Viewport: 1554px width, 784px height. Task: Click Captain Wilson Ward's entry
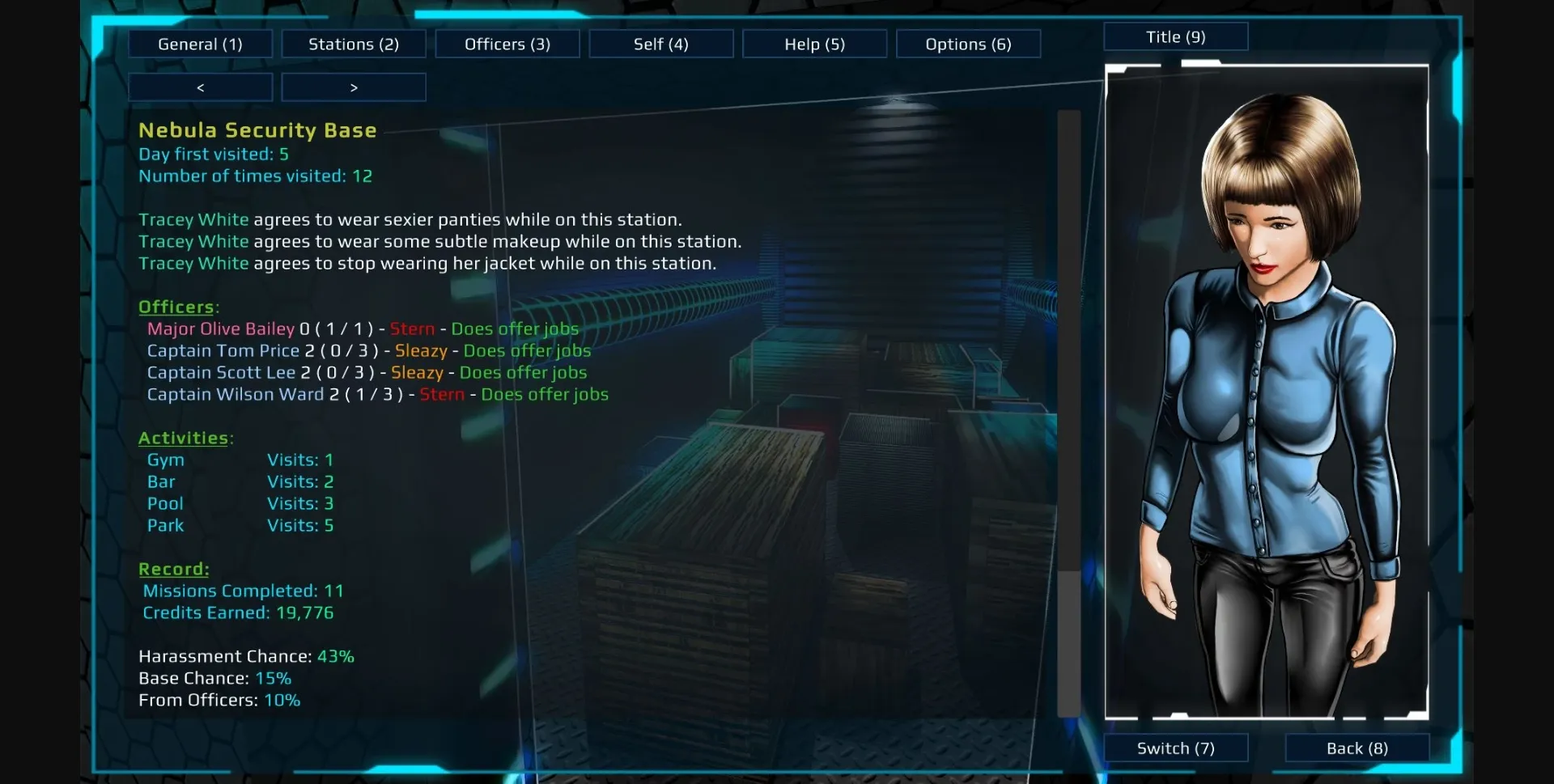coord(235,395)
